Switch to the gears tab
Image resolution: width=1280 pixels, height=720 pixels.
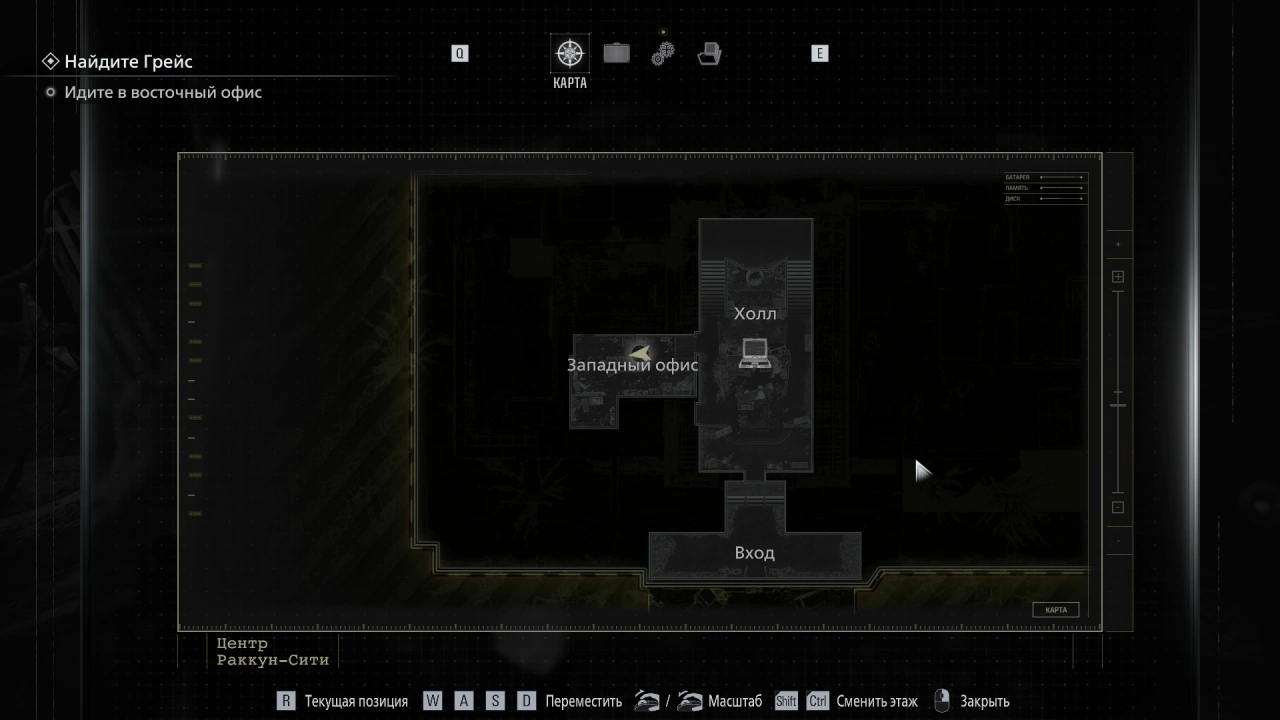[662, 53]
